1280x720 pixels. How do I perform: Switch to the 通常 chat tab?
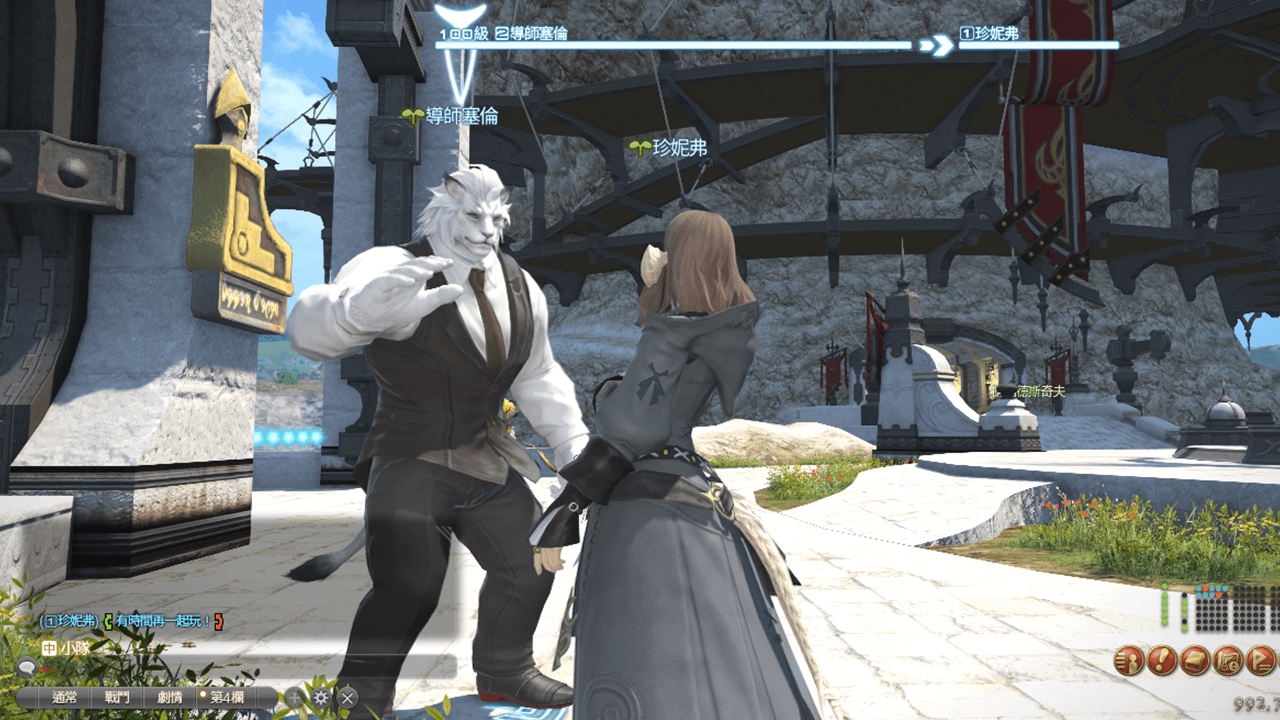(x=64, y=698)
